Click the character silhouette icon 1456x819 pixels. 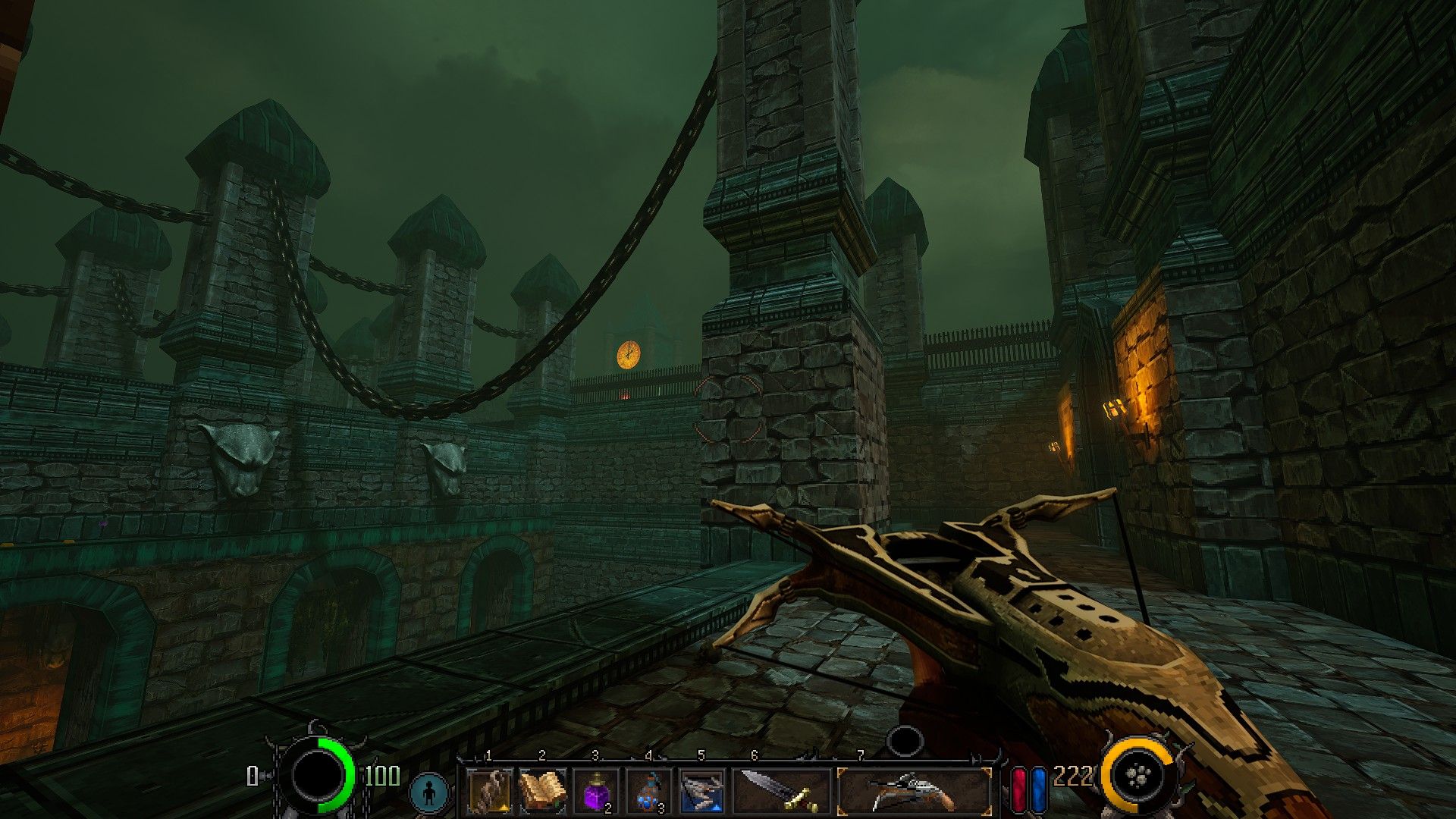click(430, 792)
